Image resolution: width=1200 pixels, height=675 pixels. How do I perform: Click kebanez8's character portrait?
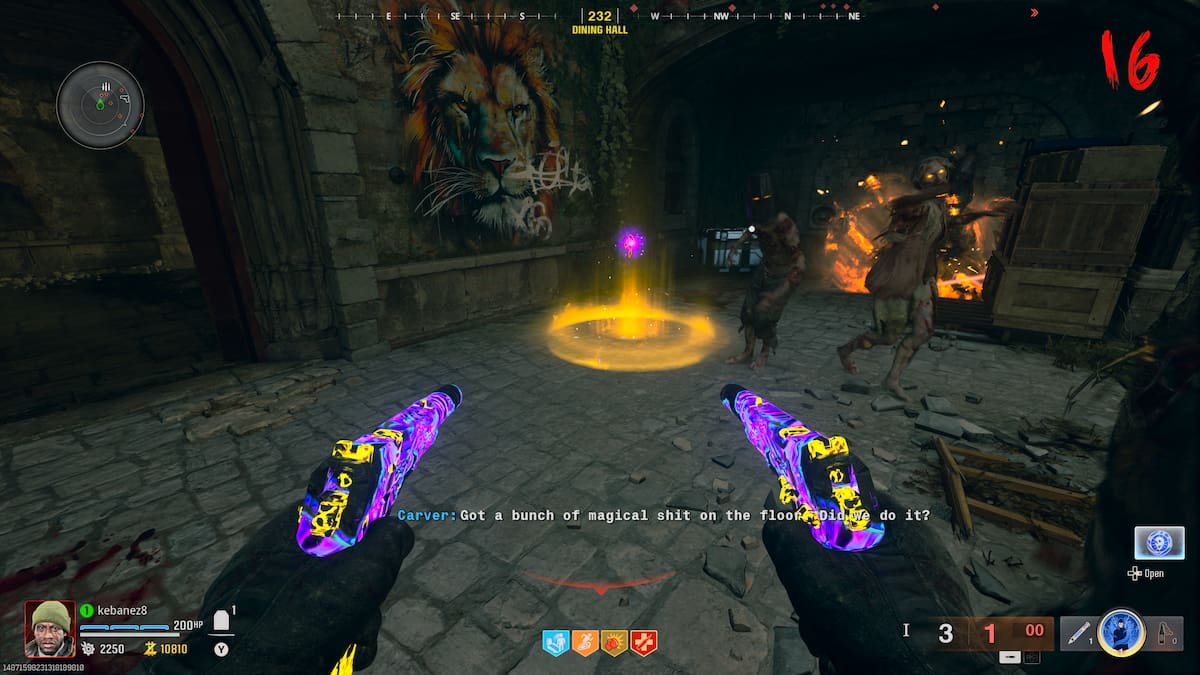click(x=49, y=628)
